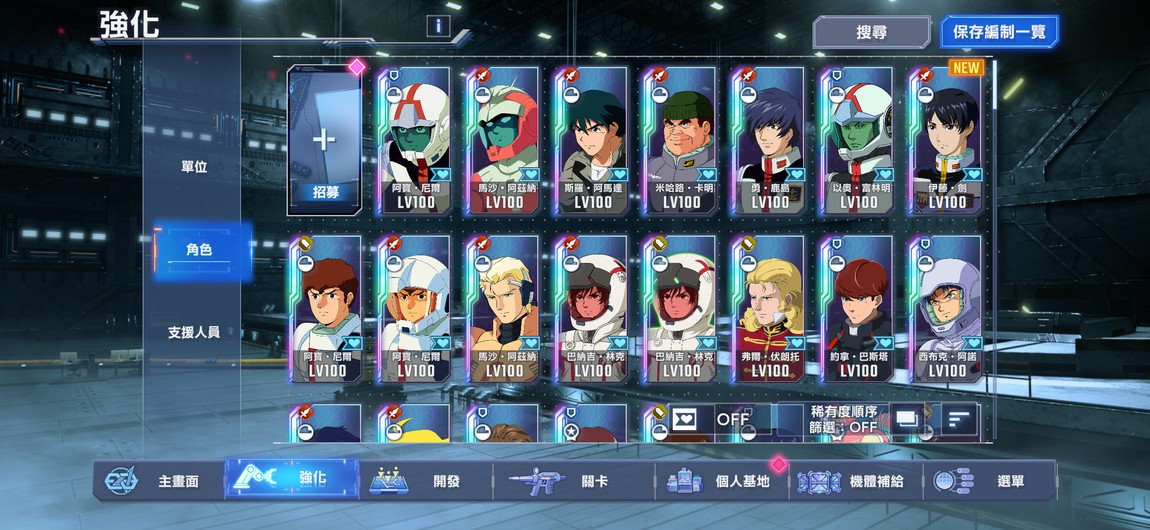
Task: Open 保存編制一覽 saved formations list
Action: 998,32
